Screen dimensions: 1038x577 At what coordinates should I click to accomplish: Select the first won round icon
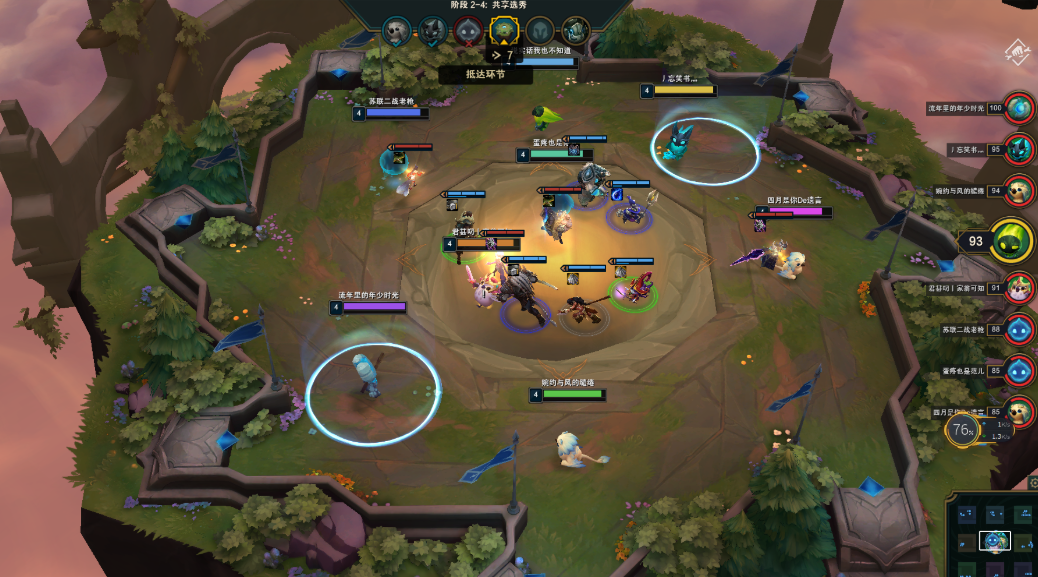397,31
